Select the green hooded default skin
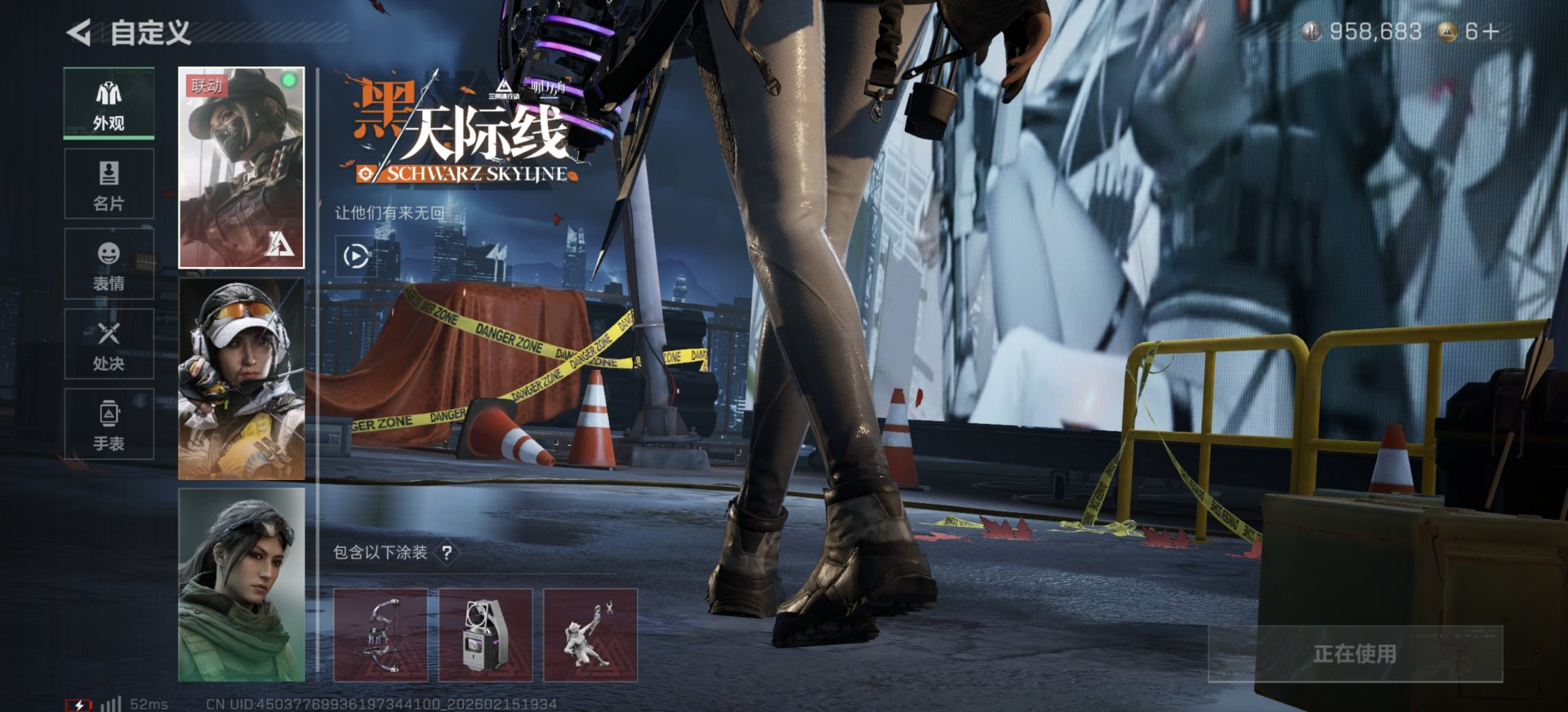Screen dimensions: 1568x712 [x=241, y=585]
